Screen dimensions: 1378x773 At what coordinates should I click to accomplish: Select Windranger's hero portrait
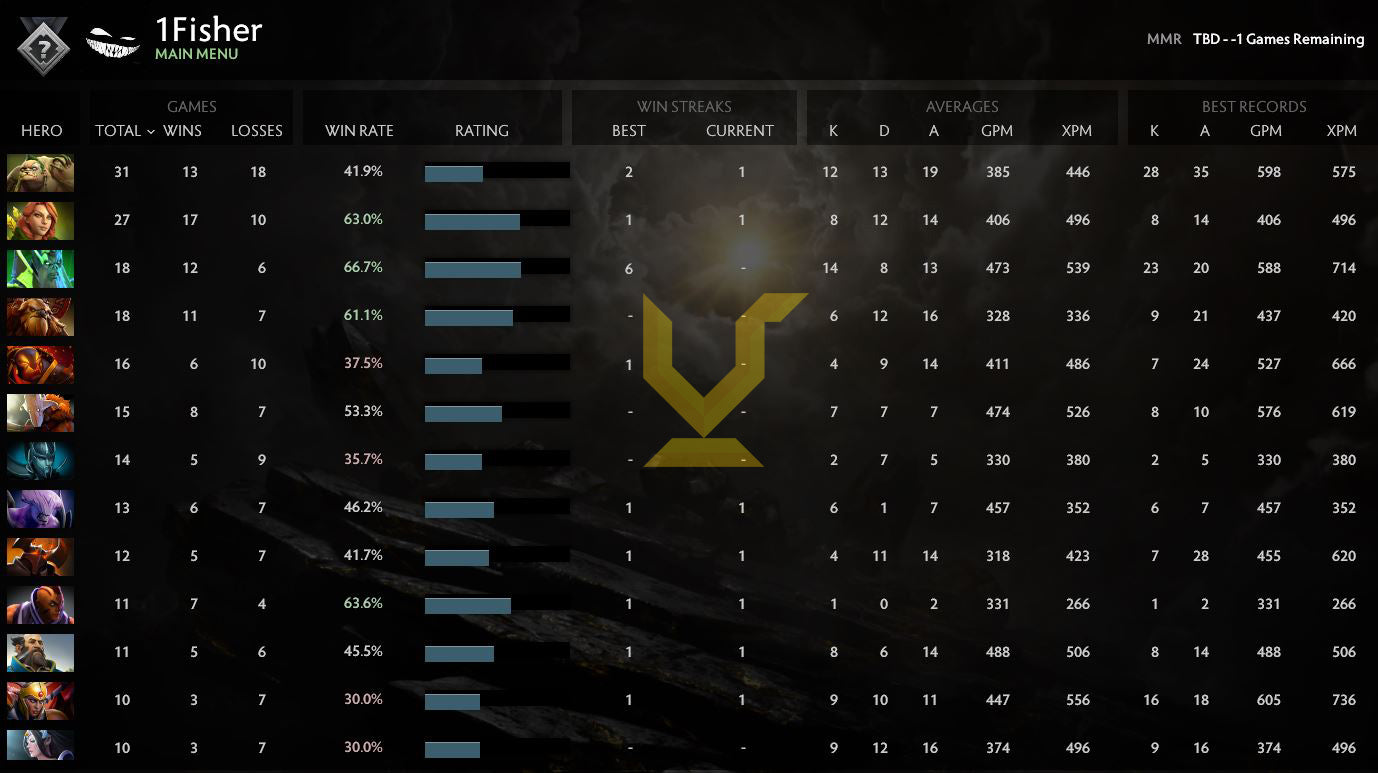[40, 220]
